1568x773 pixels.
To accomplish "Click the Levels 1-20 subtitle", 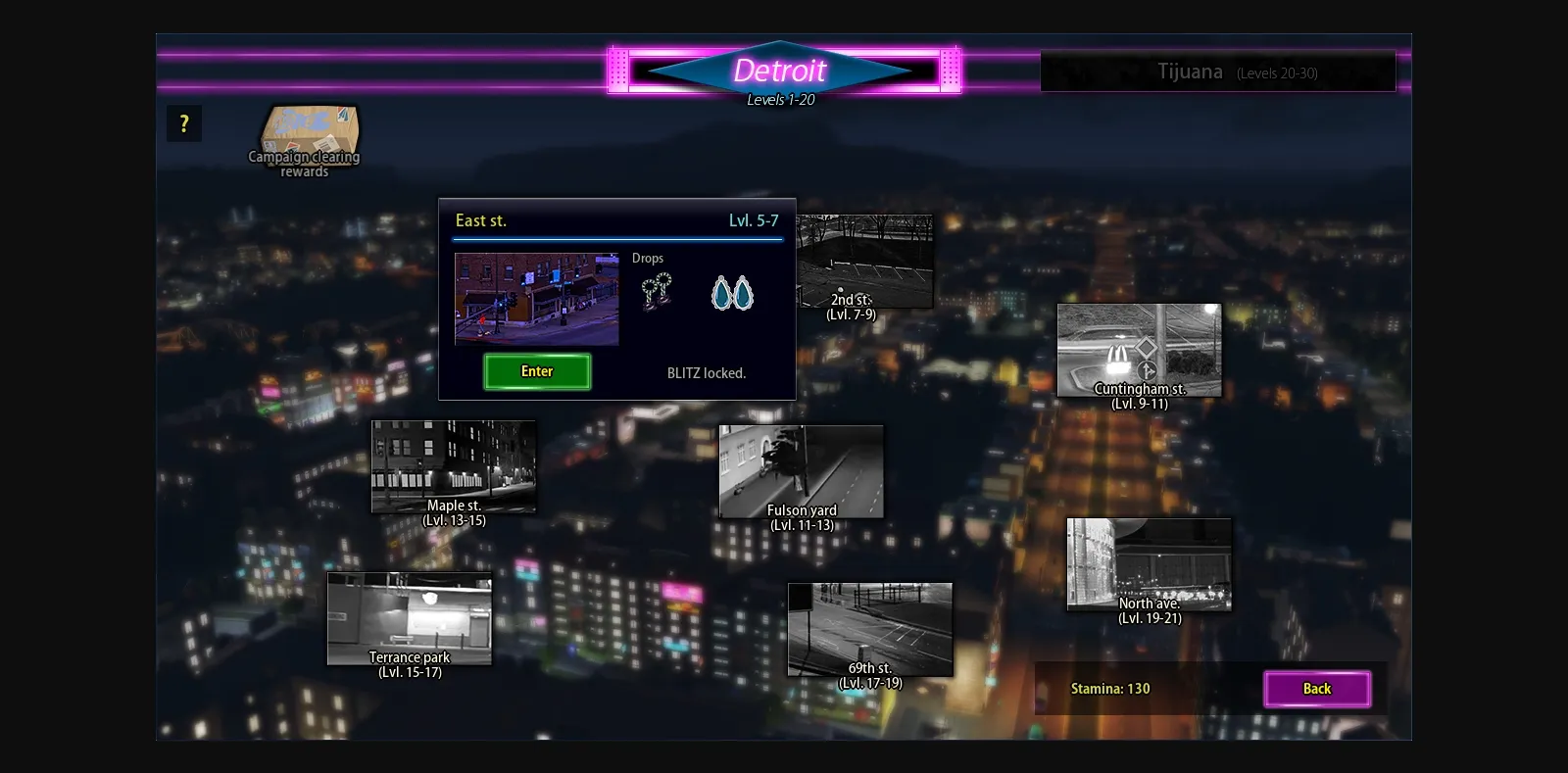I will coord(779,99).
